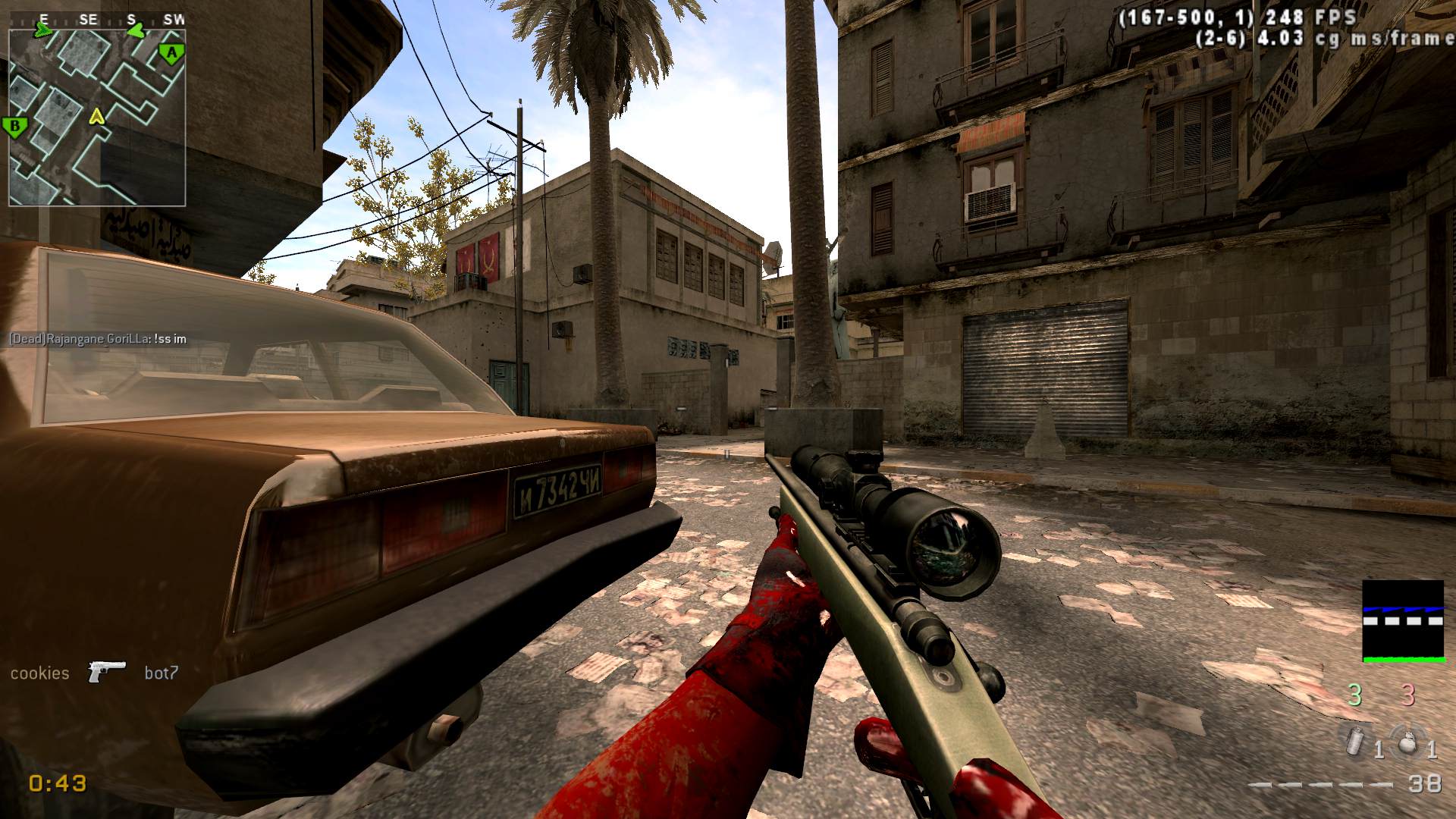1456x819 pixels.
Task: Click the lagometer network graph
Action: click(1403, 621)
